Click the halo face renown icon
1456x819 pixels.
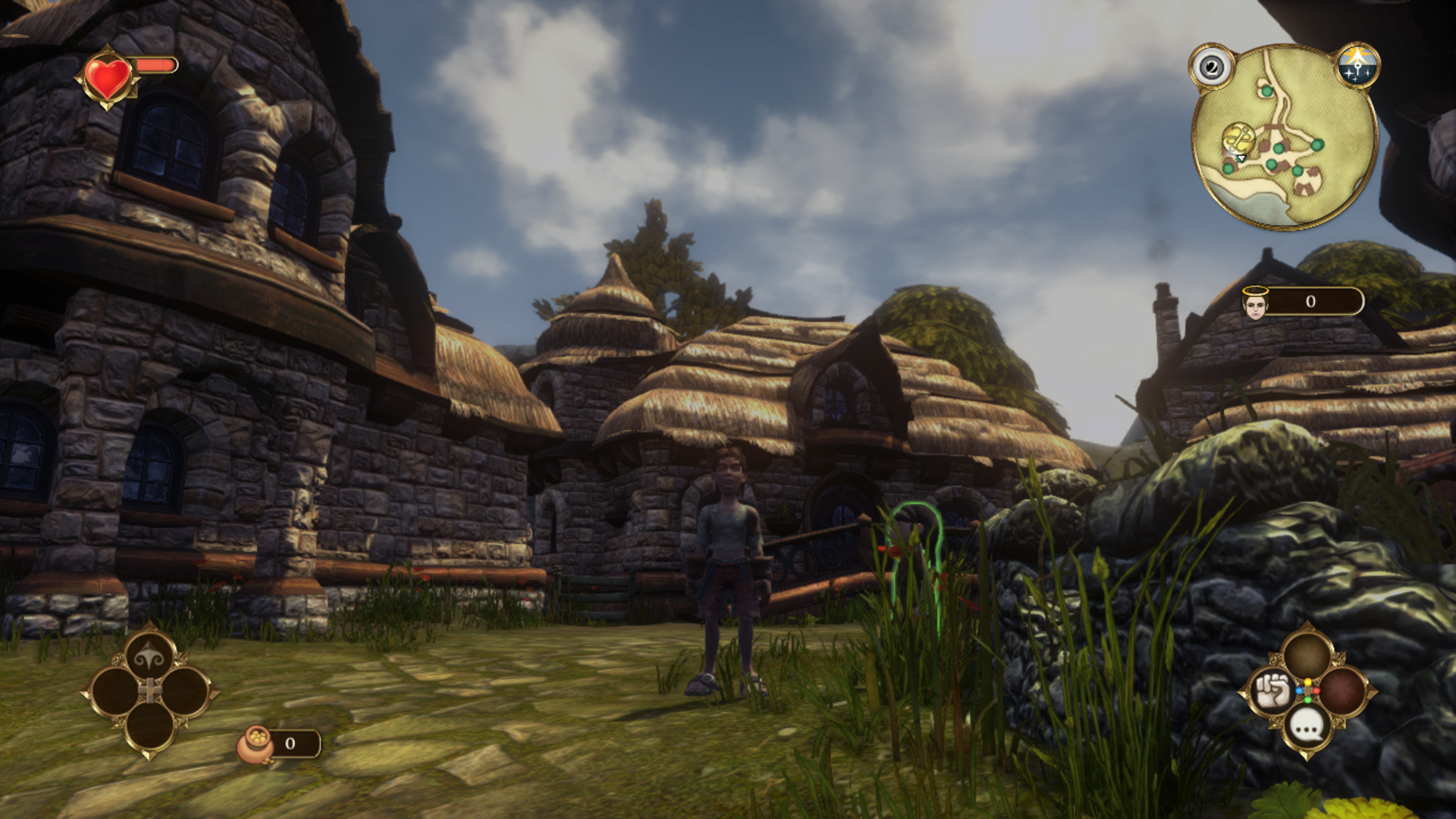click(x=1255, y=303)
